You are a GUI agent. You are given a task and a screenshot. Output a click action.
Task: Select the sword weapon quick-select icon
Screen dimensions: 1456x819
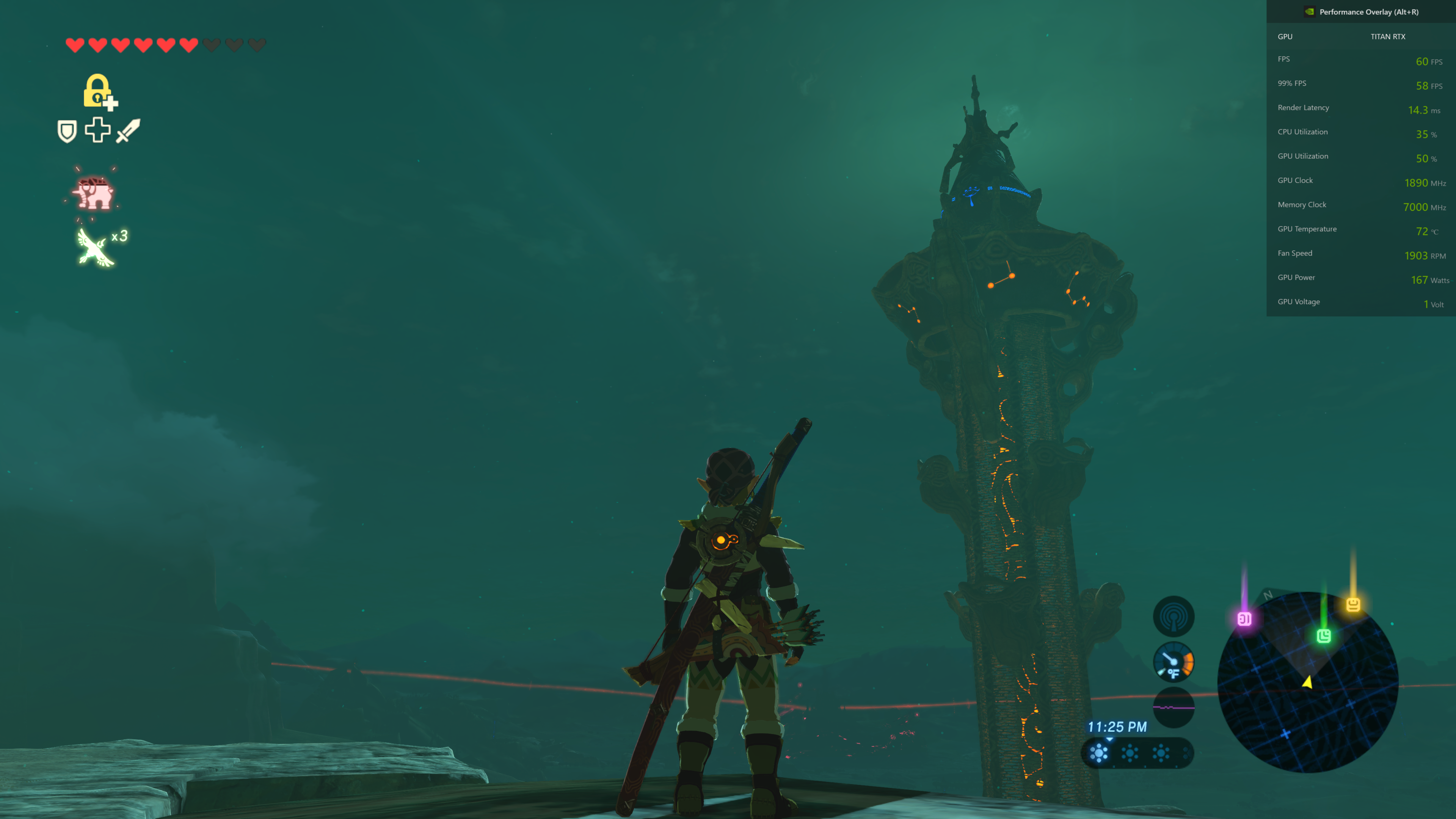pos(128,130)
